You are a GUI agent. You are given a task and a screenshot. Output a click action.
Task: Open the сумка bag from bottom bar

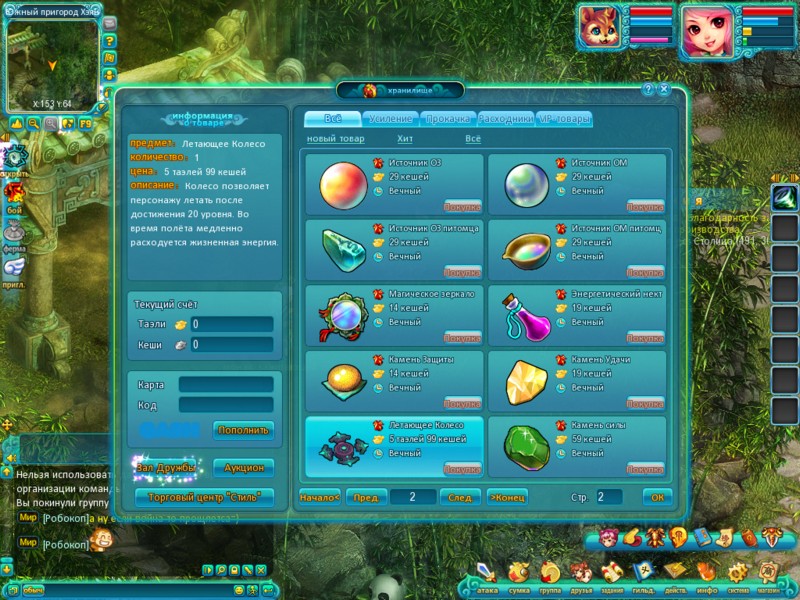pos(518,575)
